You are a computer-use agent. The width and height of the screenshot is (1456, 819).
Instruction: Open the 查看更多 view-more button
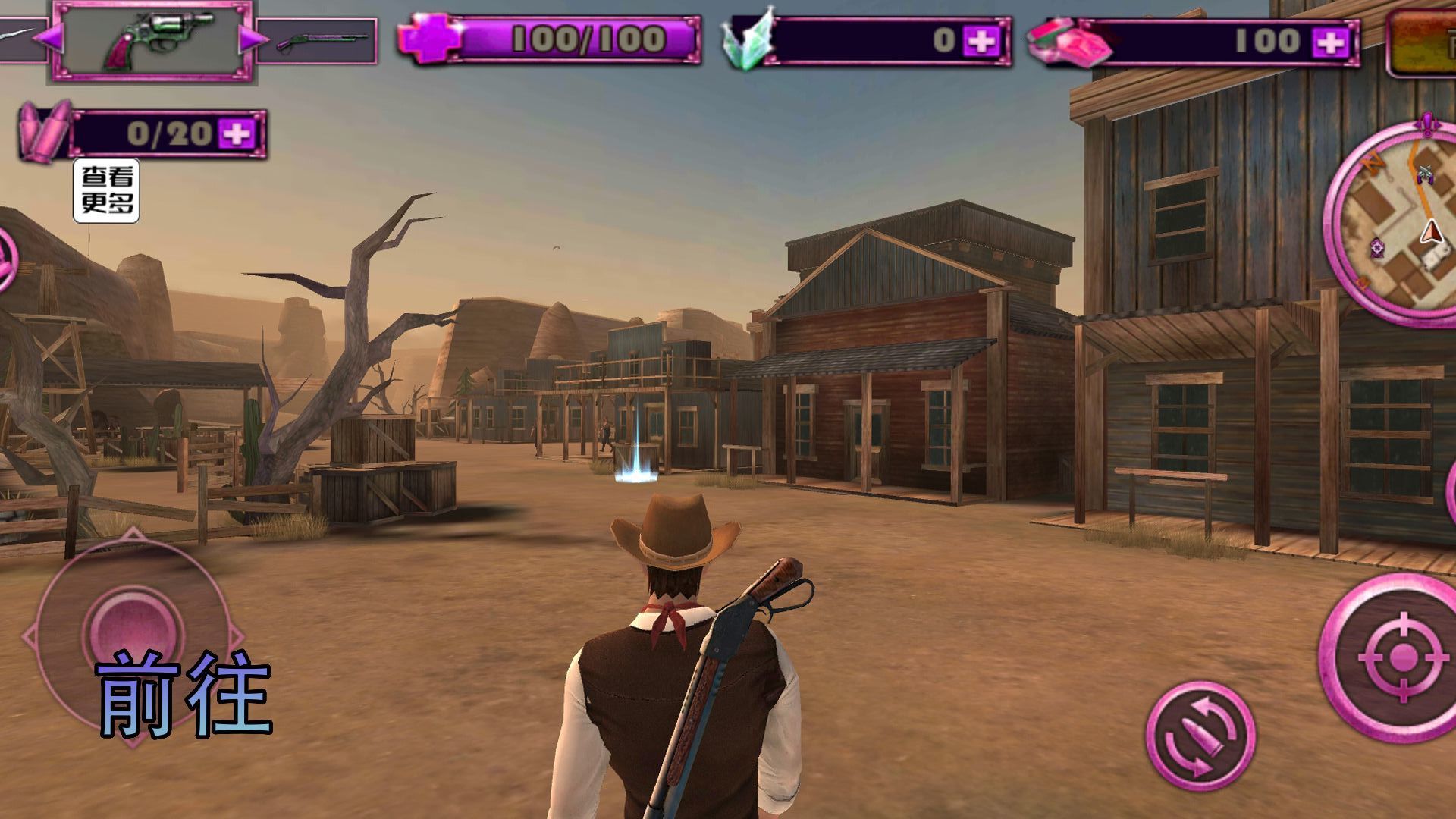106,190
